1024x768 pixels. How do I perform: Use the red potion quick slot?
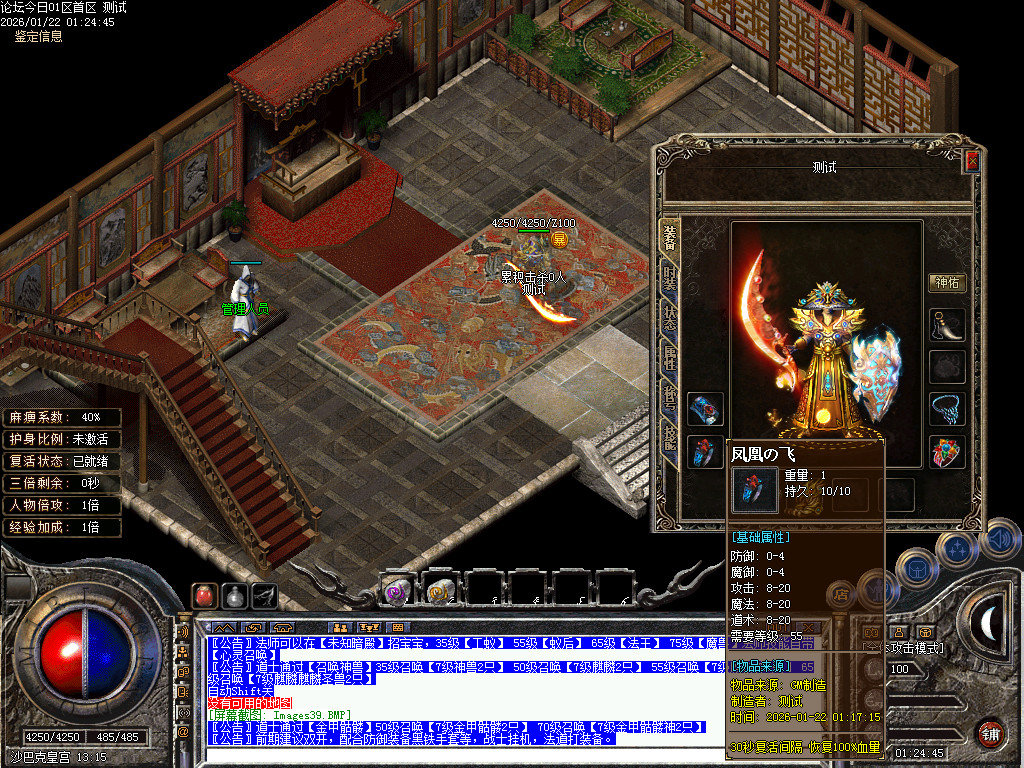tap(205, 595)
